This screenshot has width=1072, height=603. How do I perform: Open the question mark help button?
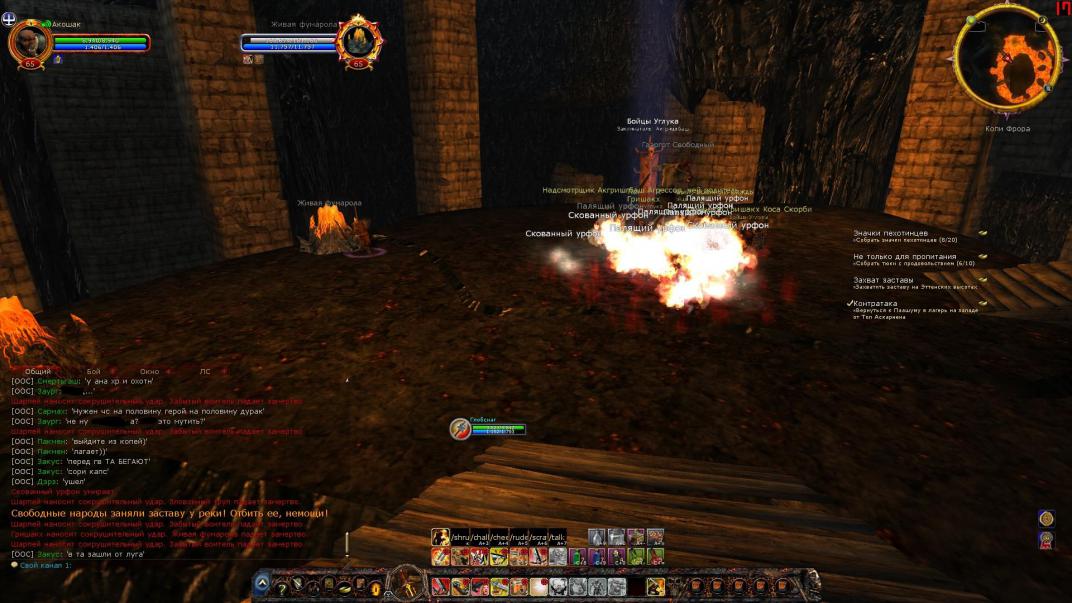[282, 587]
